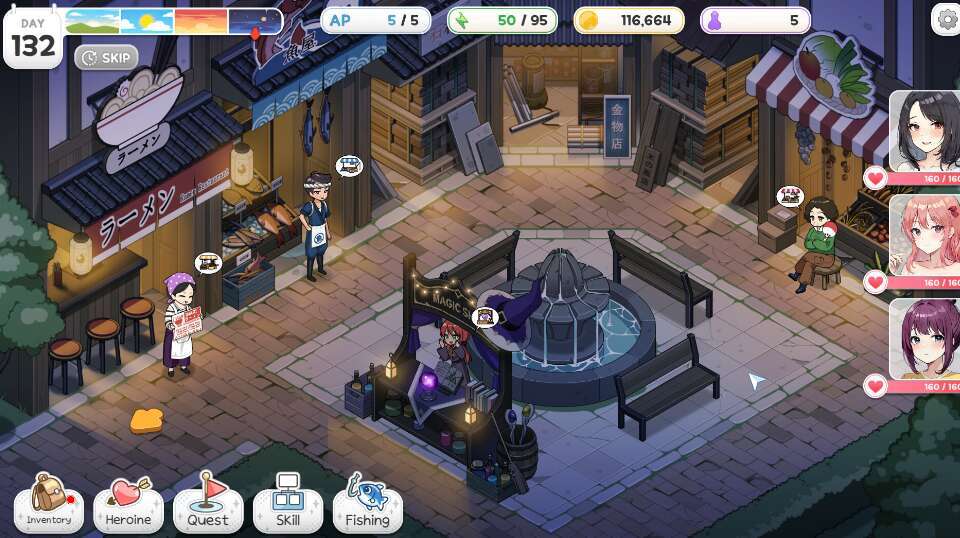
Task: Open the Heroine menu
Action: coord(128,505)
